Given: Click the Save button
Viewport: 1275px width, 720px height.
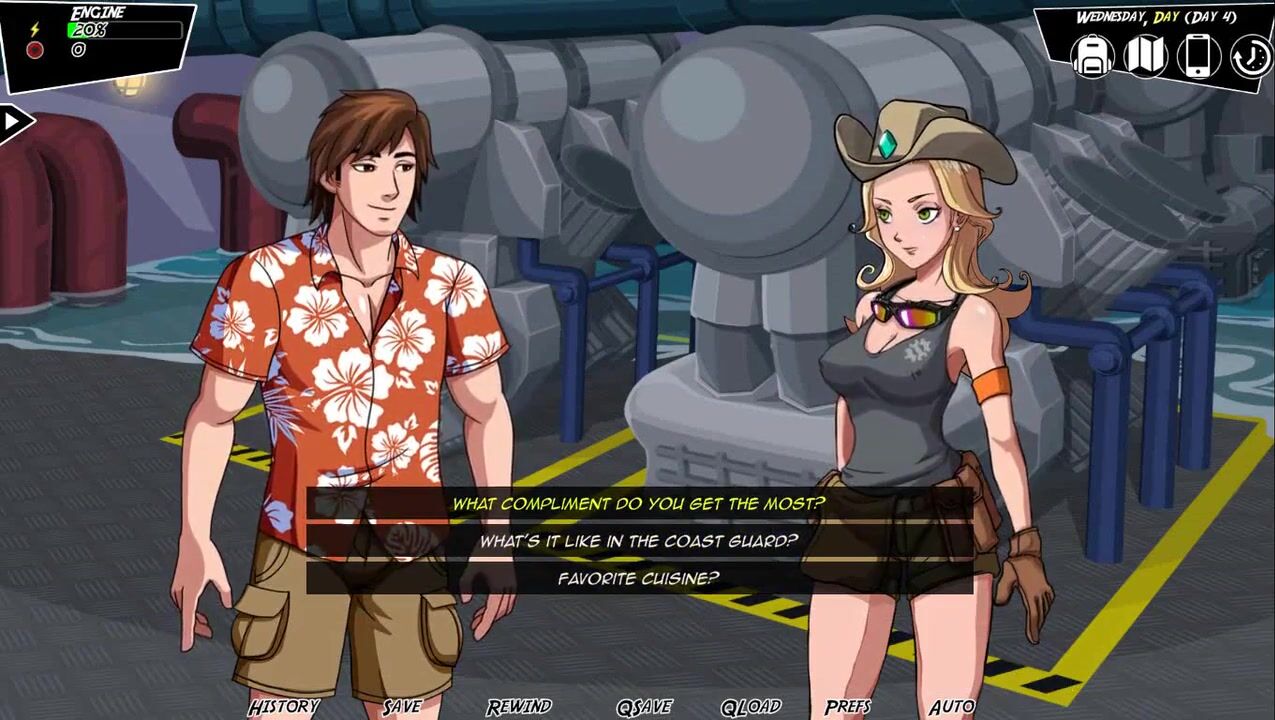Looking at the screenshot, I should pos(402,706).
